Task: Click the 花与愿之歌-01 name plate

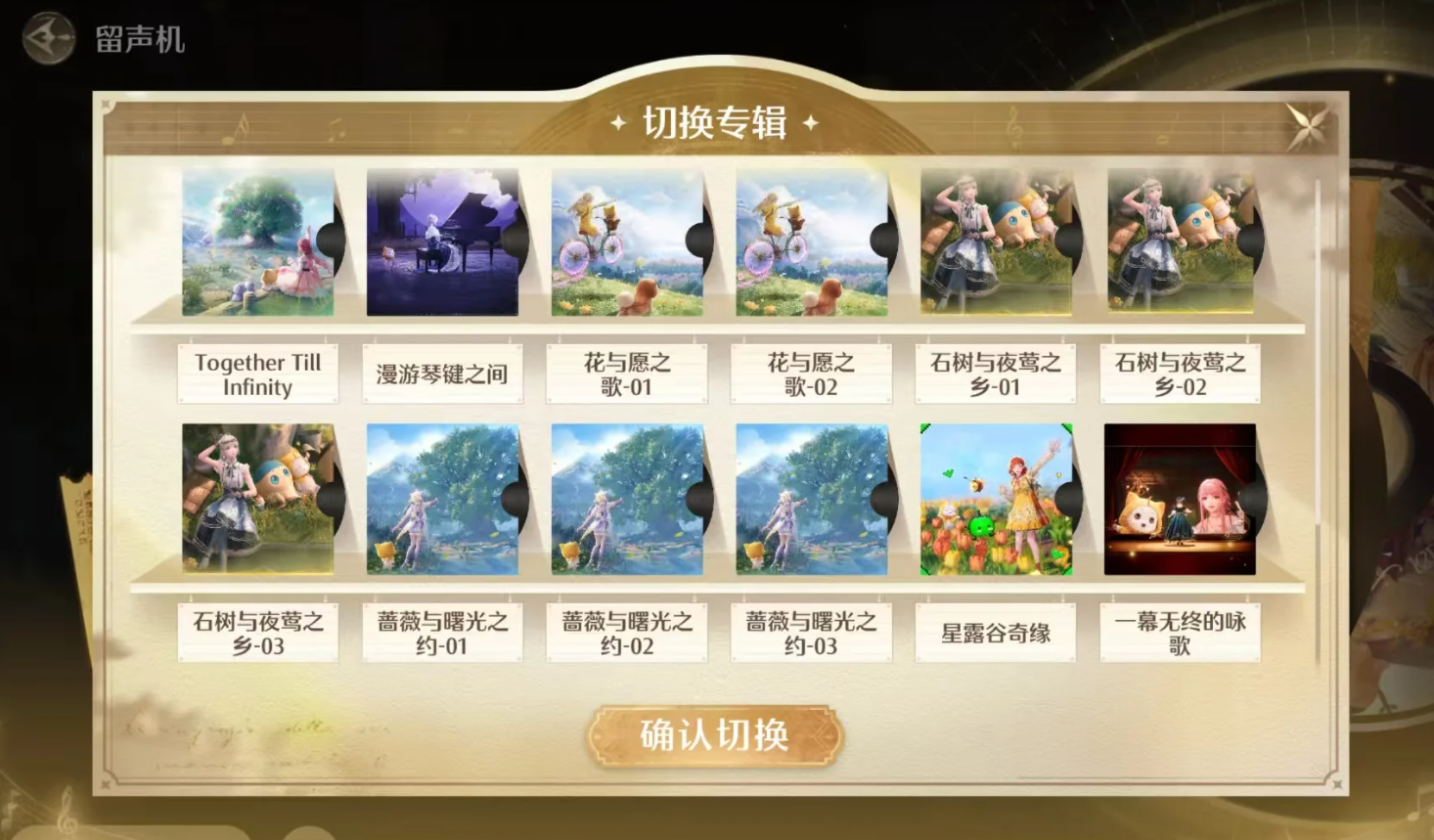Action: coord(626,375)
